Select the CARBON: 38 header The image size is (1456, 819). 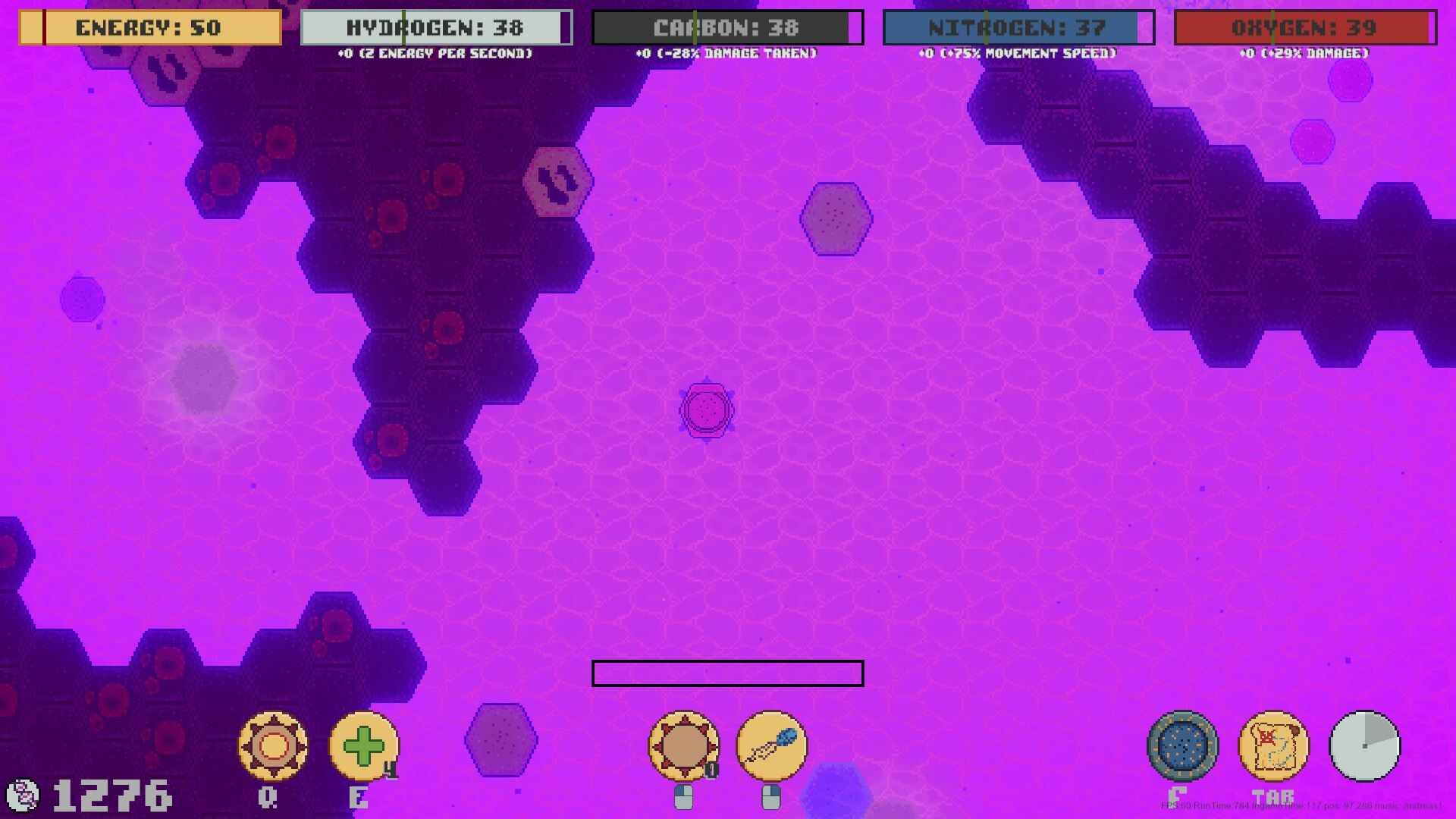pyautogui.click(x=727, y=27)
